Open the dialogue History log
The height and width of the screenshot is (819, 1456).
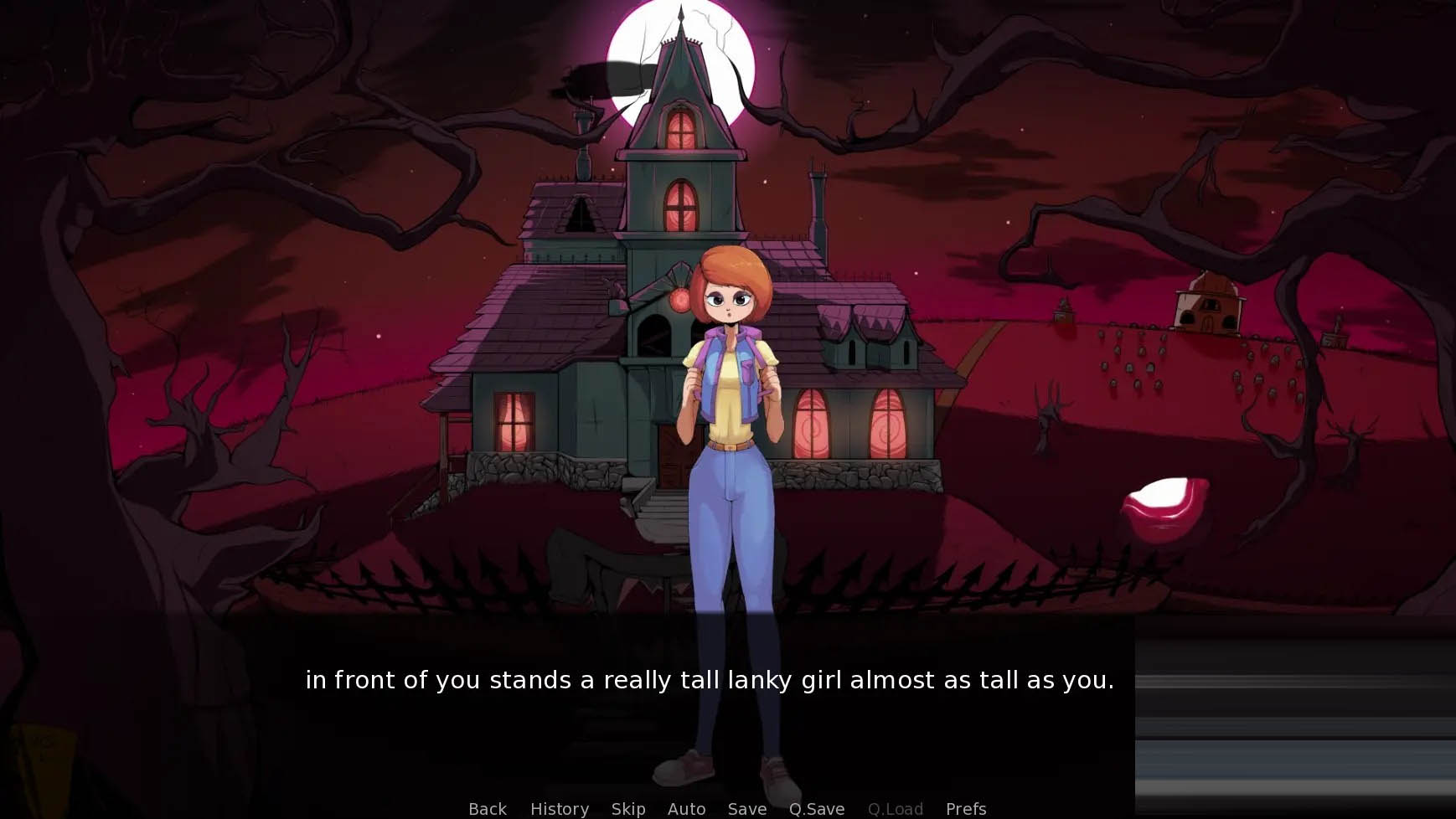point(559,808)
